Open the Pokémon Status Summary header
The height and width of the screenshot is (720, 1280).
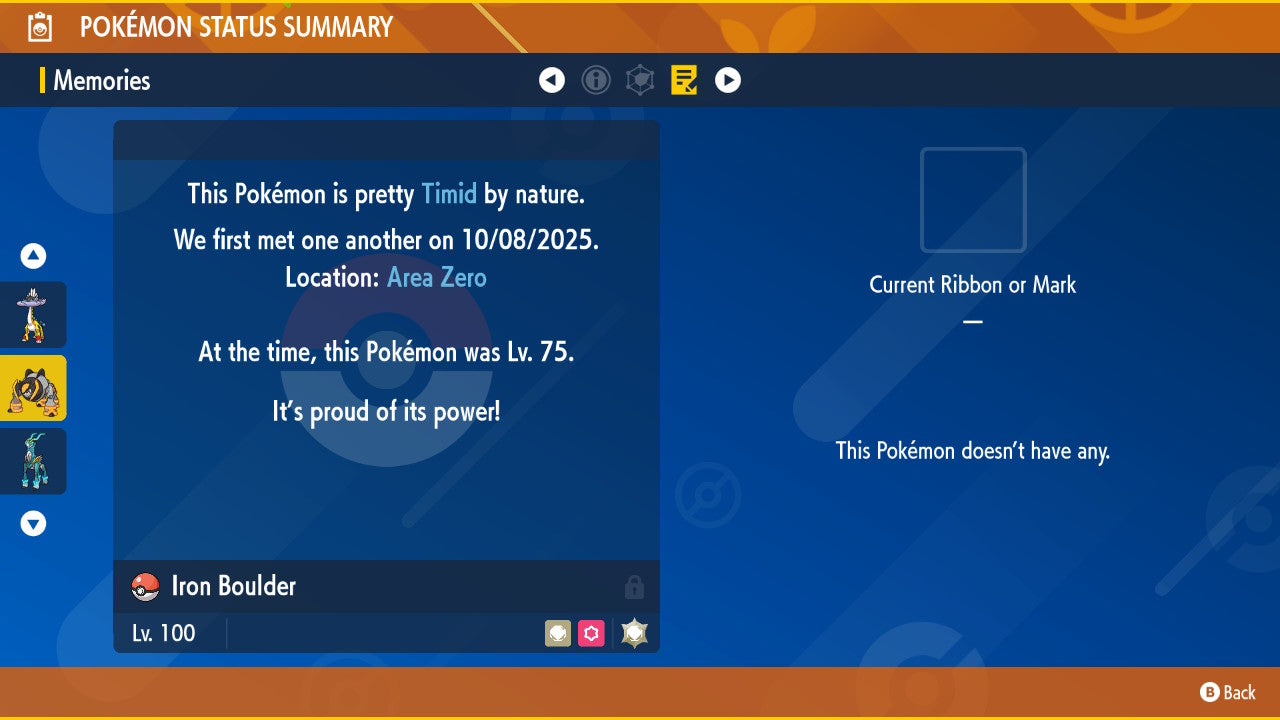235,27
